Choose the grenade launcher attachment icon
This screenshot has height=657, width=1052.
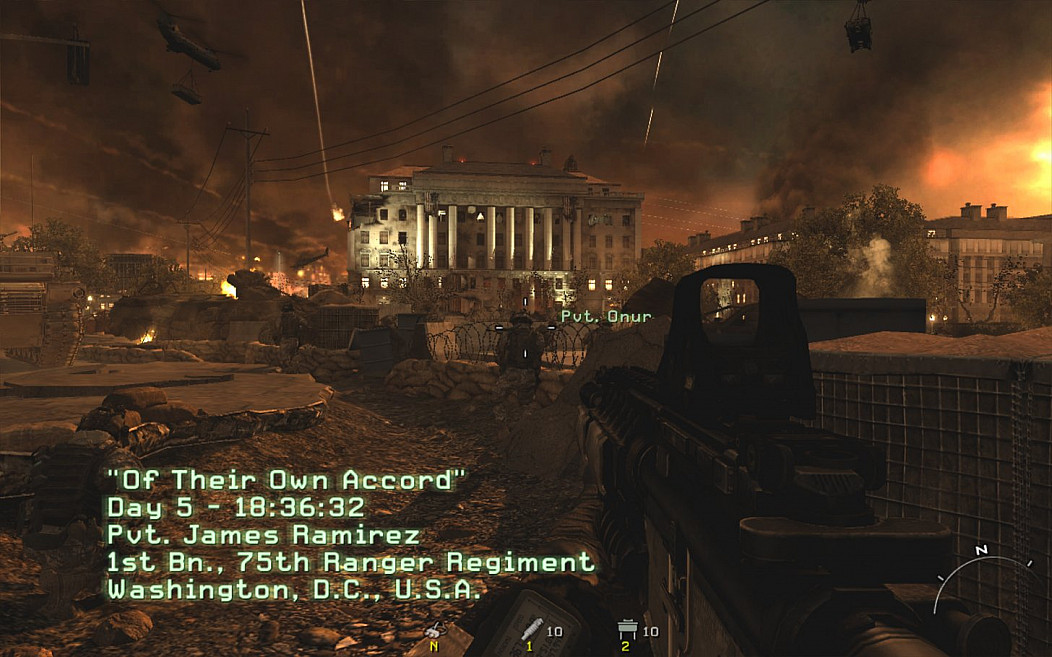[x=532, y=628]
